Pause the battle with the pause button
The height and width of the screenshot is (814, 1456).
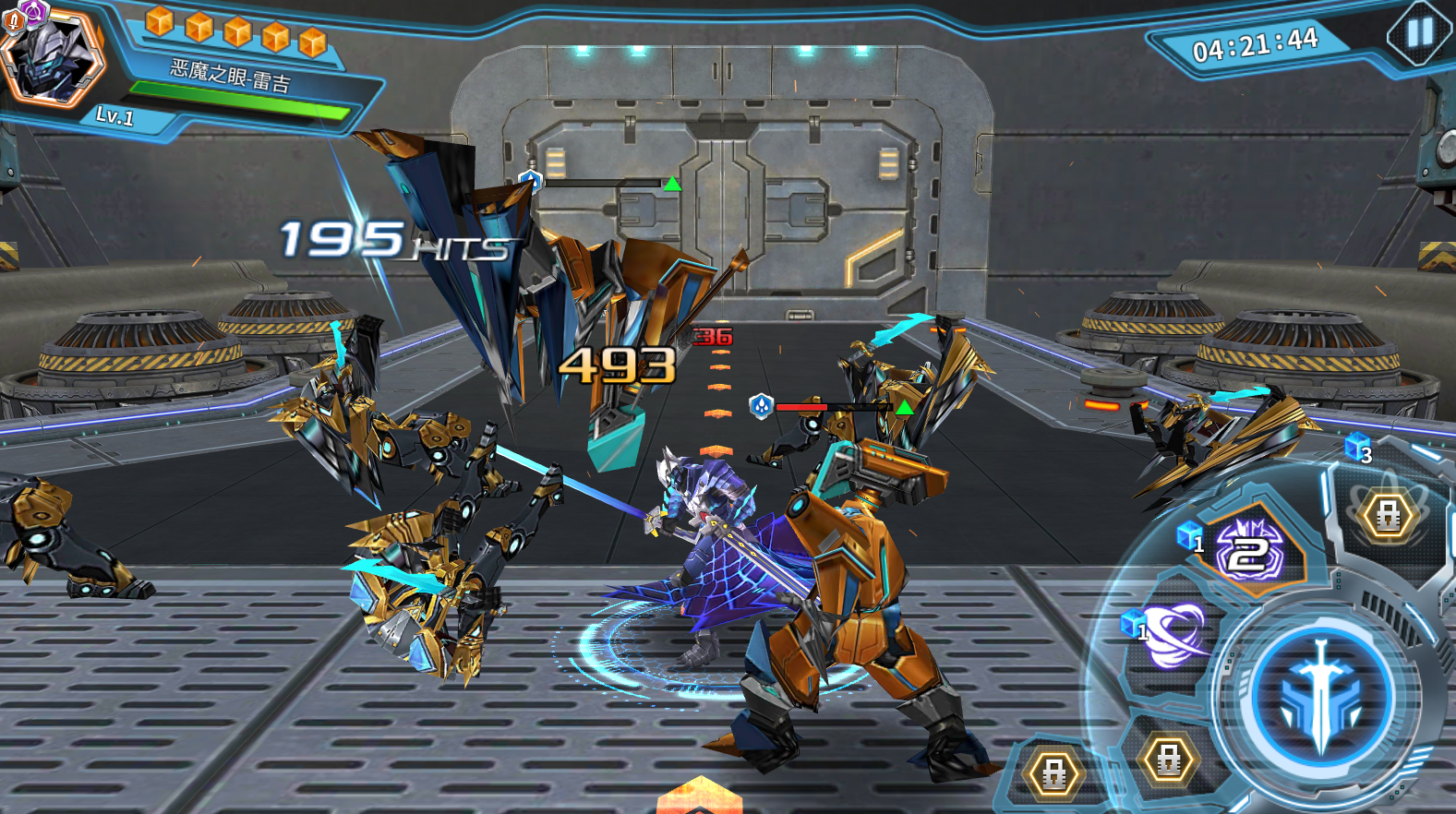click(x=1419, y=33)
